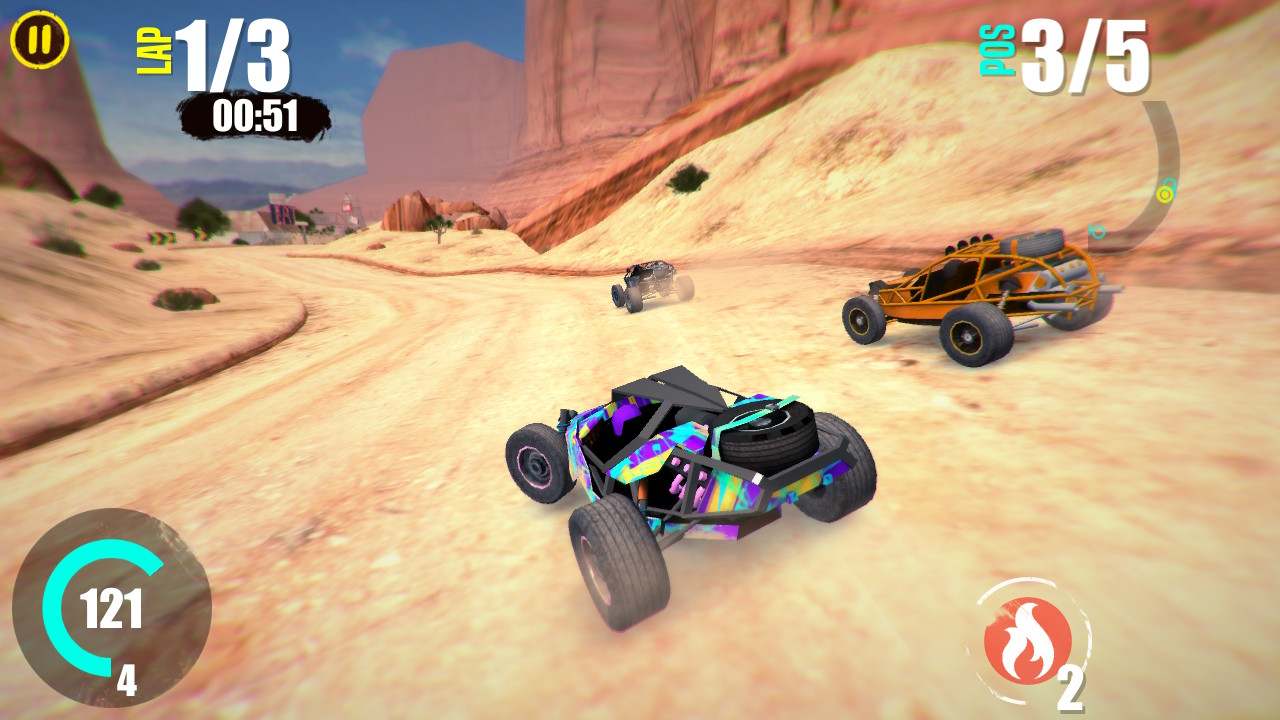Click the nitro charge counter showing 2
The width and height of the screenshot is (1280, 720).
[x=1073, y=688]
